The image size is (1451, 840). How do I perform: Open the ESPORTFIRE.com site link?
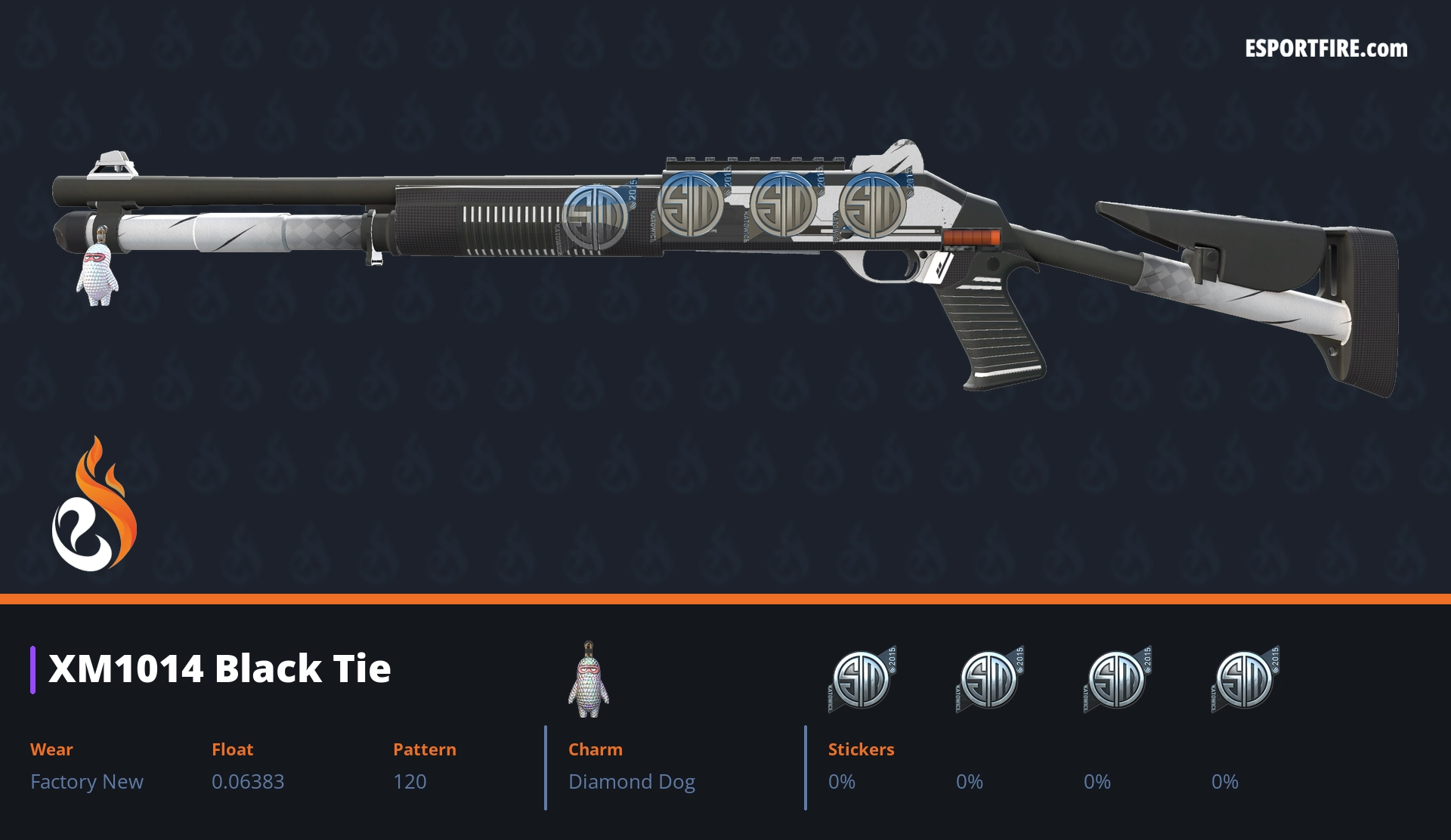pos(1326,49)
